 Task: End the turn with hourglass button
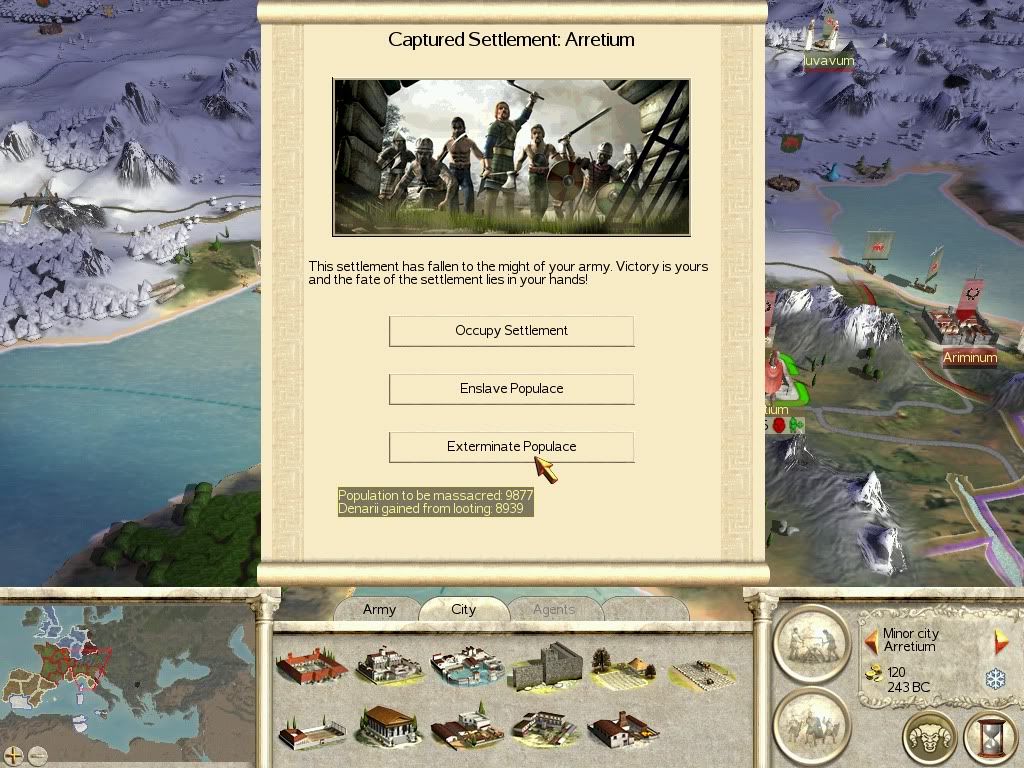pyautogui.click(x=990, y=739)
